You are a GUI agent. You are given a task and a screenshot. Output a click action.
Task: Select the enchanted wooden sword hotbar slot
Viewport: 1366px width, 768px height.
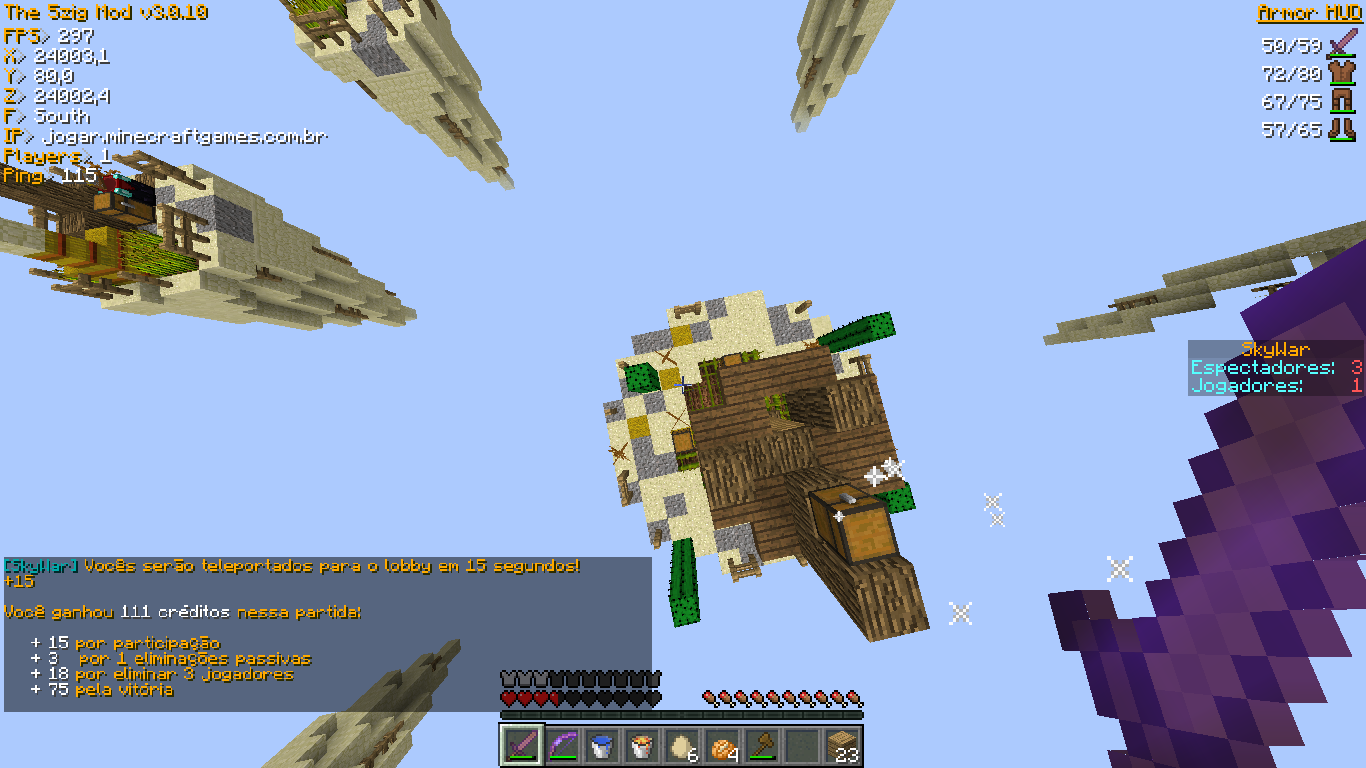(x=522, y=746)
